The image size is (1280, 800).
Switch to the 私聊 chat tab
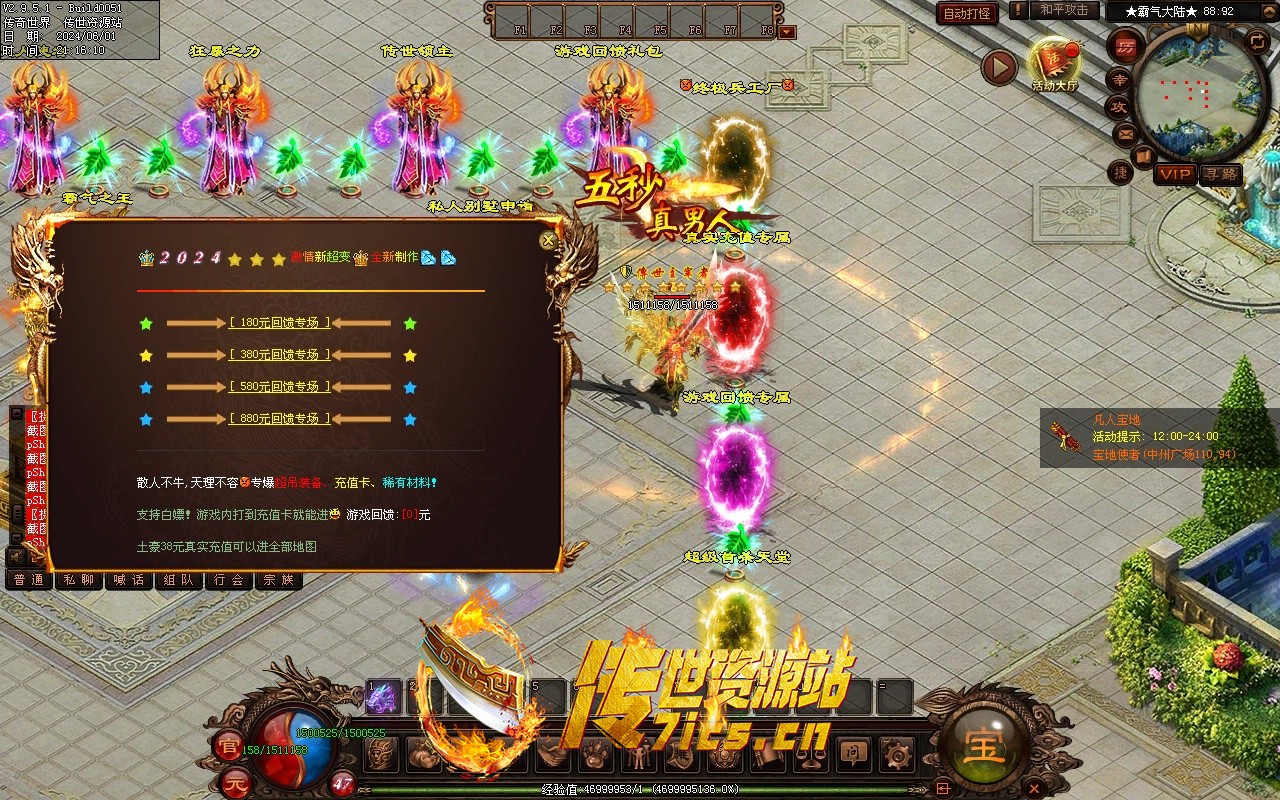point(79,580)
